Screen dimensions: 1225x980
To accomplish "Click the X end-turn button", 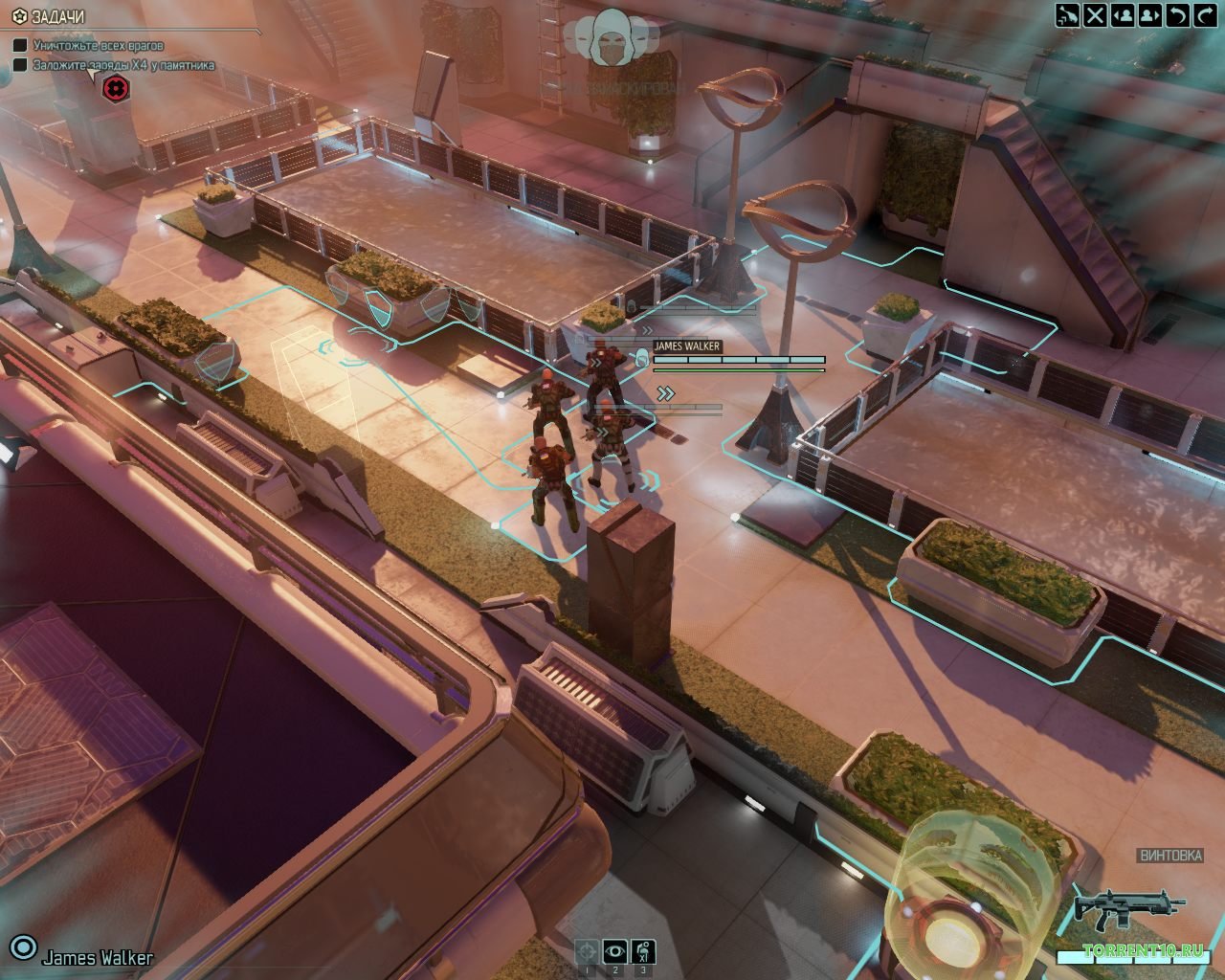I will point(1095,14).
